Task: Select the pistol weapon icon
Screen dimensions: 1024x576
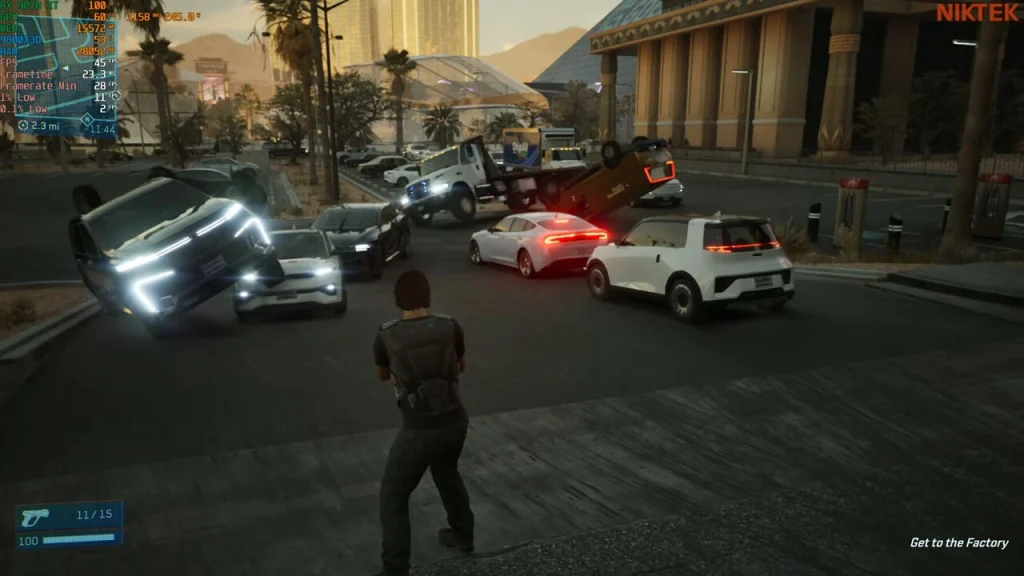Action: [34, 516]
